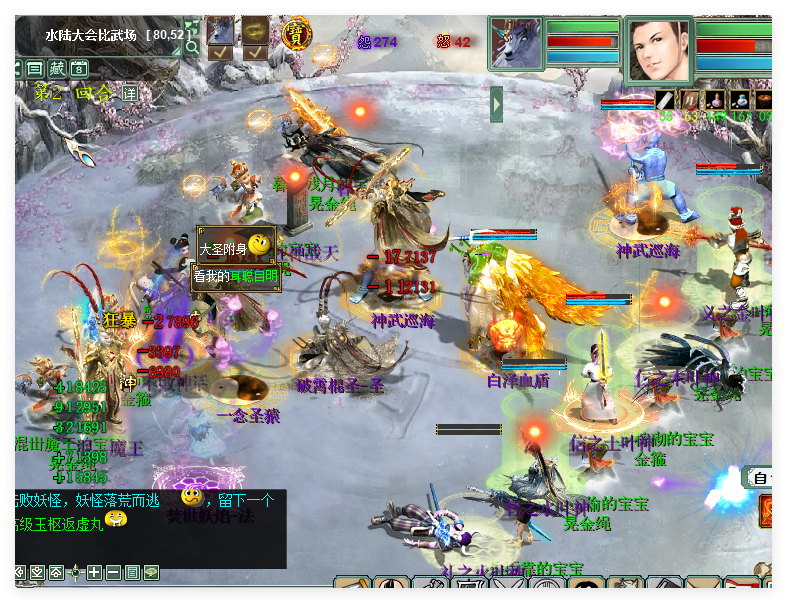
Task: Use the white scroll item with count 35
Action: 665,100
